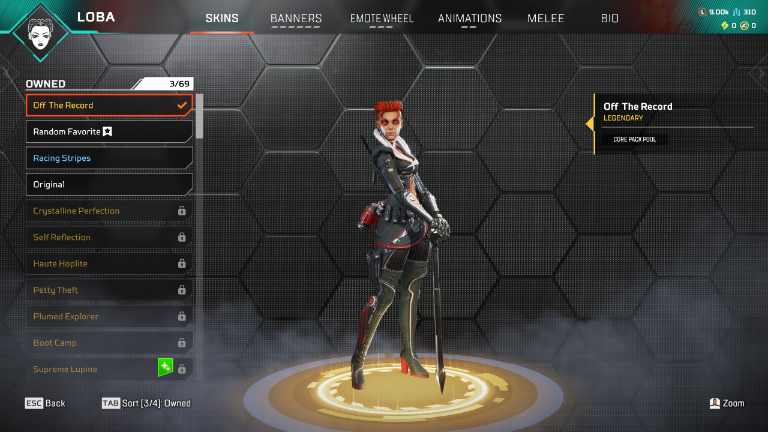Screen dimensions: 768x432
Task: Go back using the Back button
Action: pyautogui.click(x=45, y=403)
